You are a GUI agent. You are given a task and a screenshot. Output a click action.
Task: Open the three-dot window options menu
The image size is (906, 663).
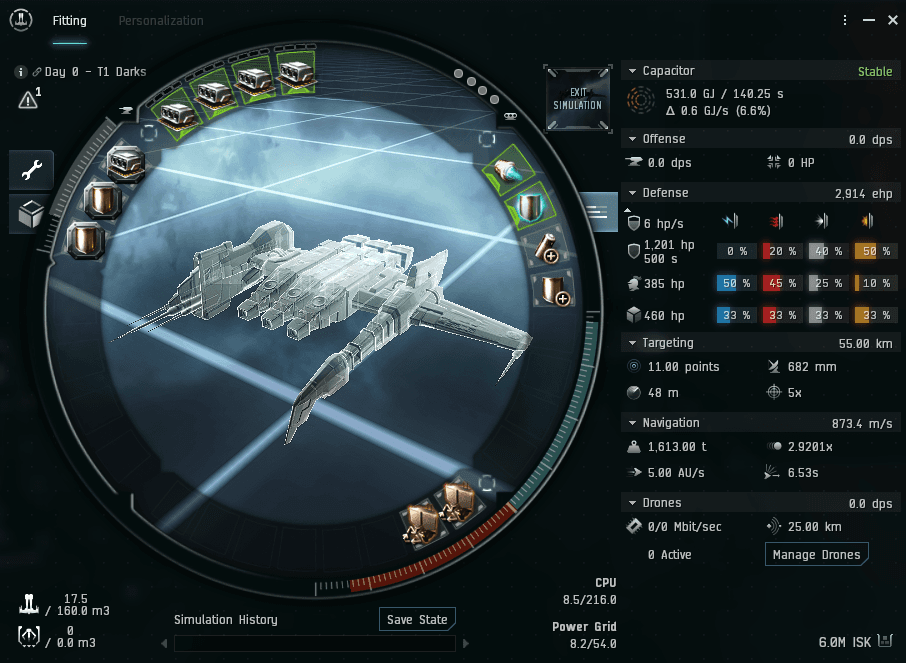[x=845, y=20]
